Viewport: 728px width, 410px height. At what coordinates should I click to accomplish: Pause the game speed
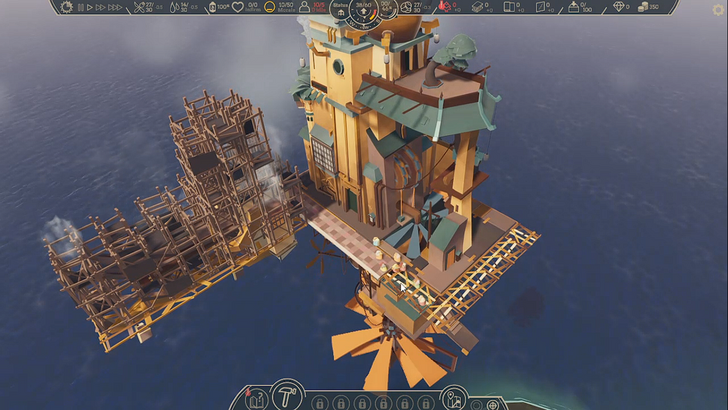(82, 7)
